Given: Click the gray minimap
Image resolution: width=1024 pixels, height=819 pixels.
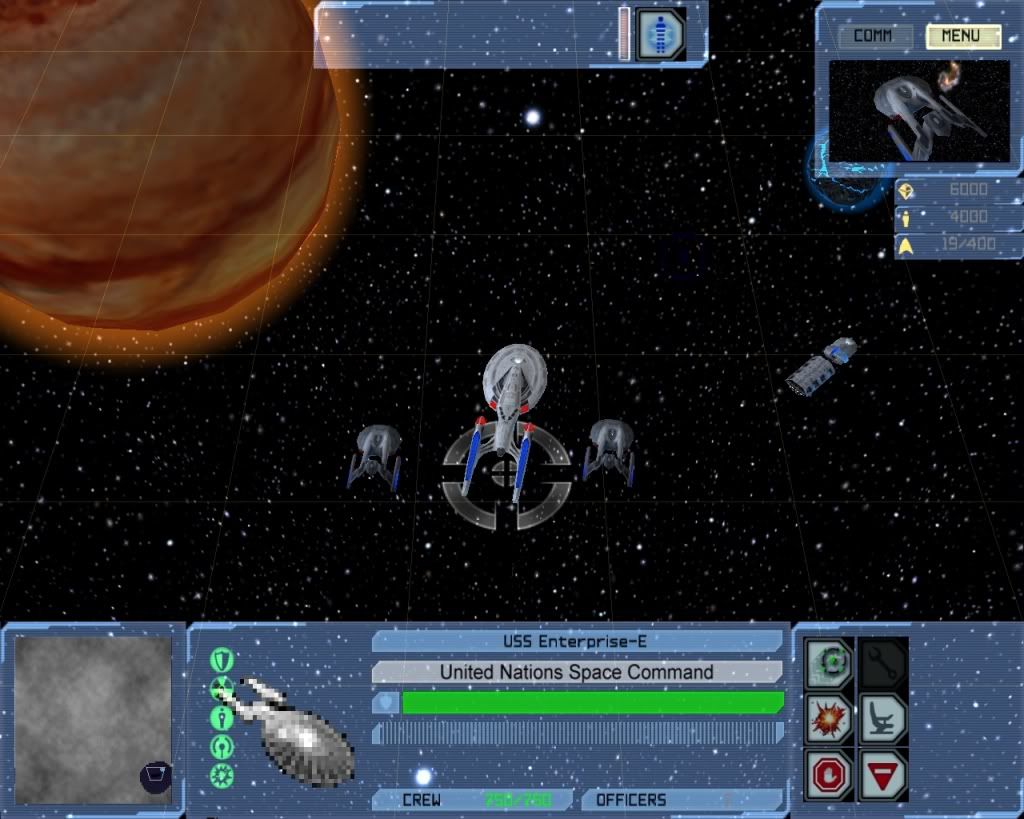Looking at the screenshot, I should click(x=92, y=720).
